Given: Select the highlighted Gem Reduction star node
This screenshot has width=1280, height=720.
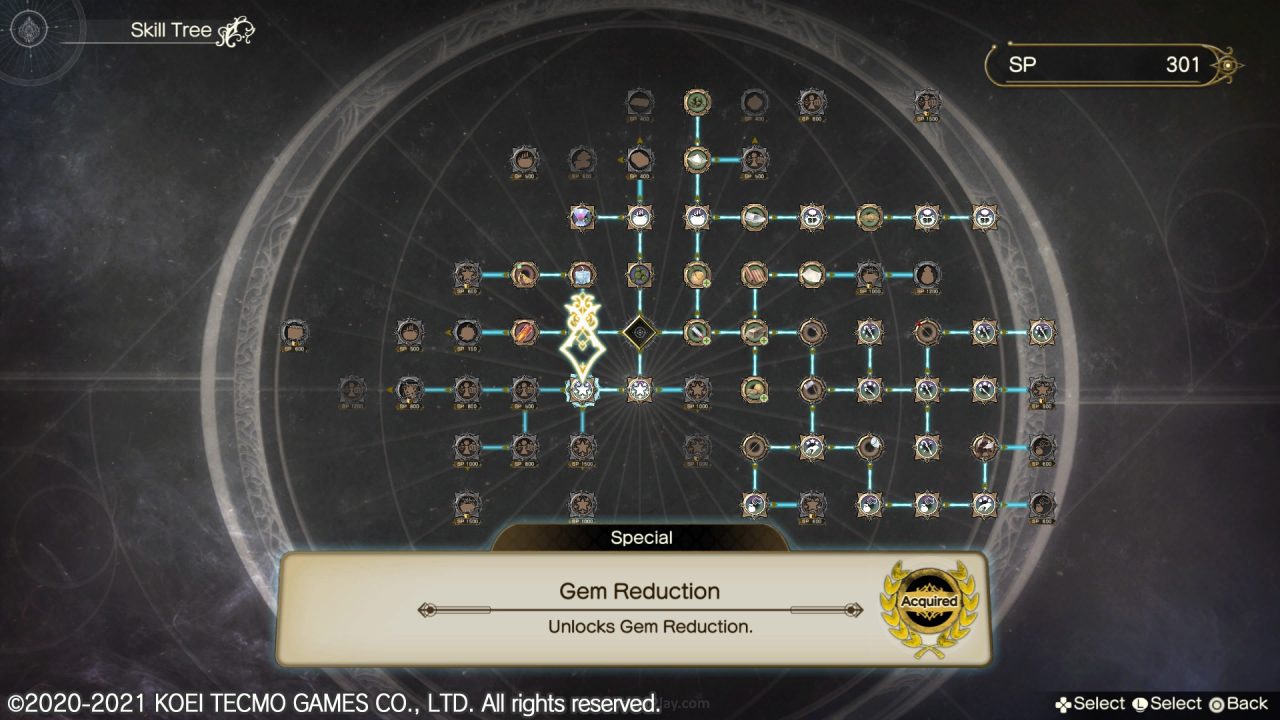Looking at the screenshot, I should [x=582, y=389].
